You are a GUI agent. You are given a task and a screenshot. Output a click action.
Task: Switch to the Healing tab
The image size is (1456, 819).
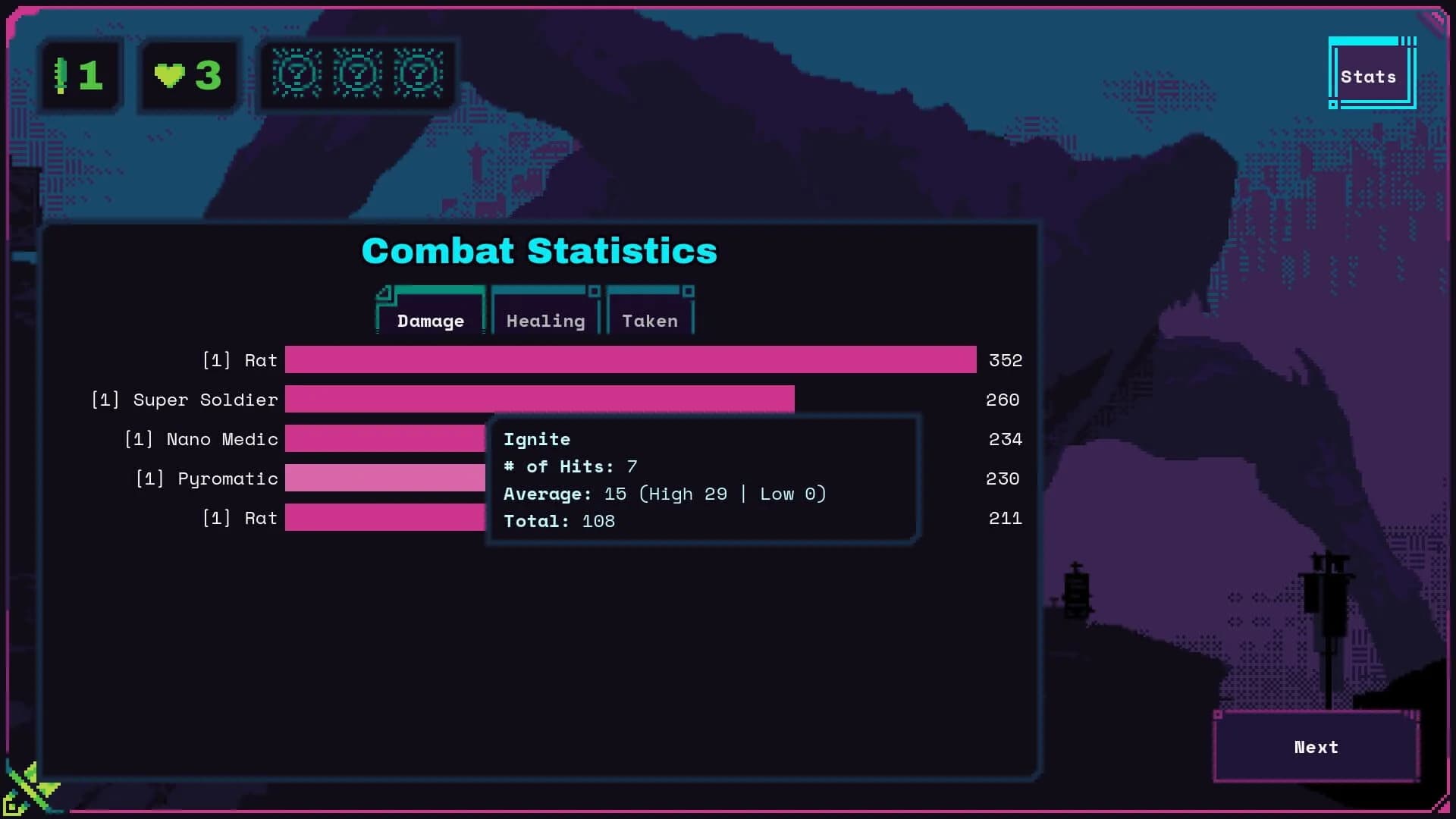coord(545,320)
